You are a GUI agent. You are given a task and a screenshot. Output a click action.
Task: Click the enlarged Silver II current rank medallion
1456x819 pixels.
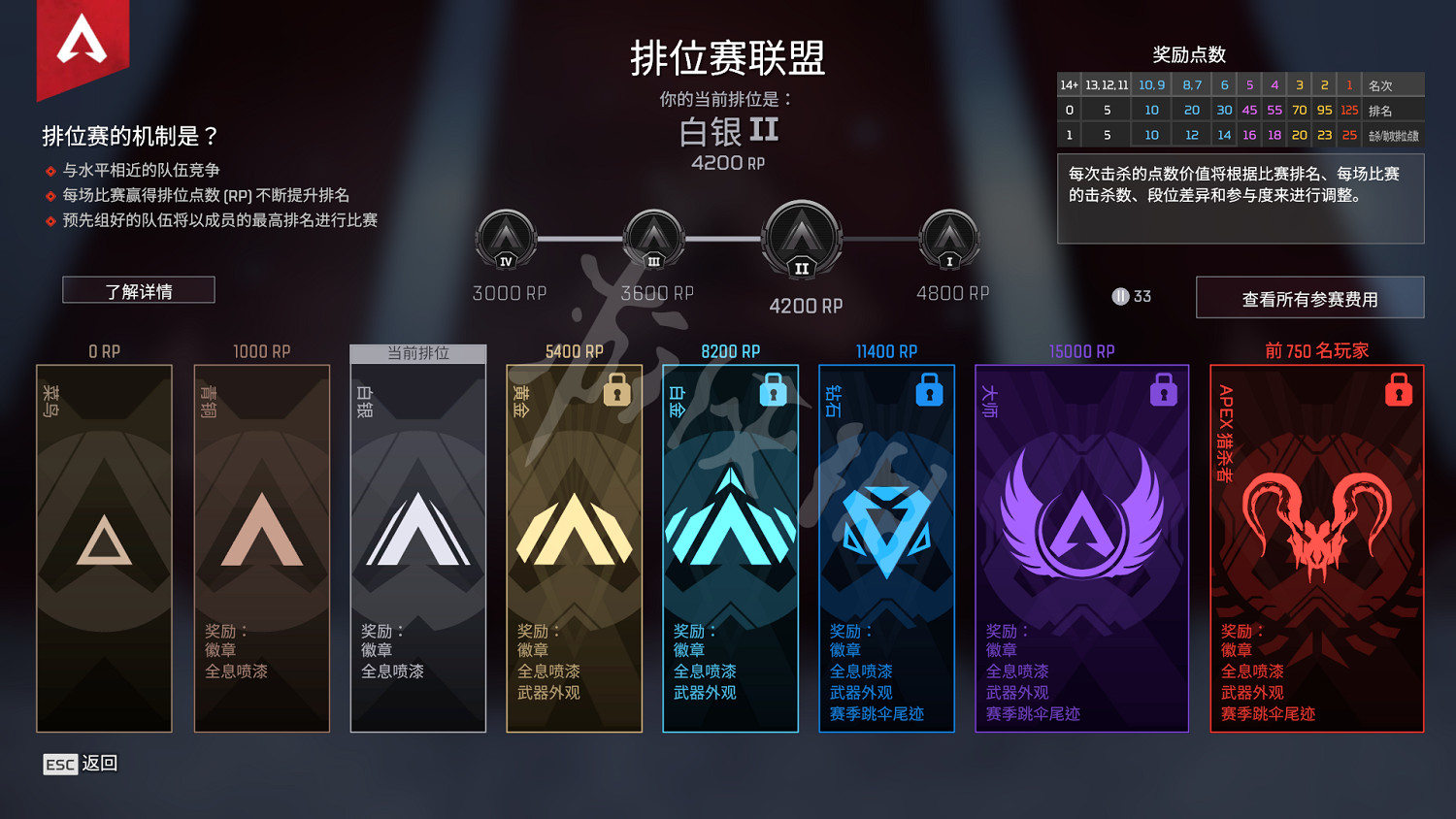click(802, 240)
